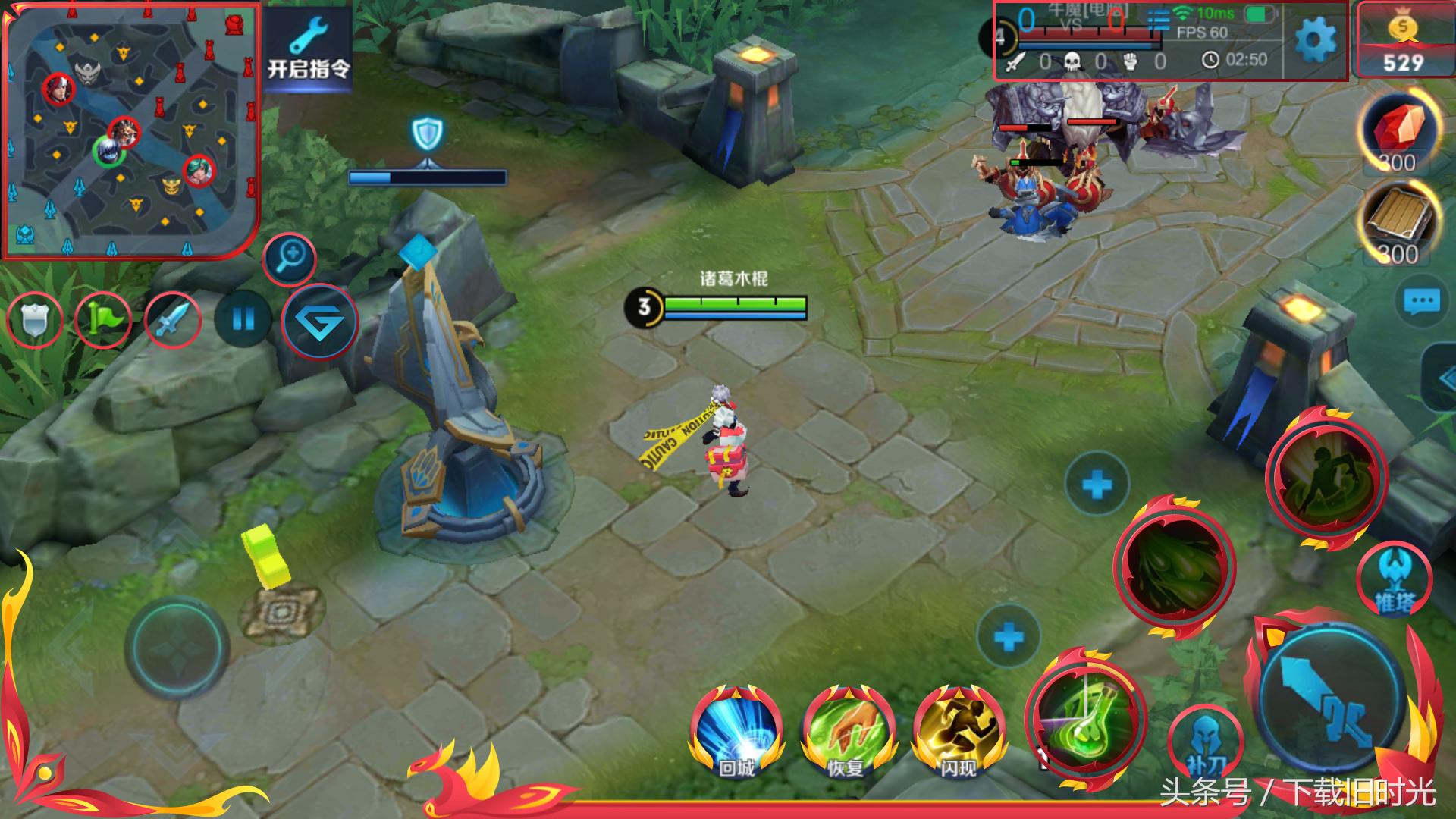Send the green flag gather signal

[x=103, y=320]
